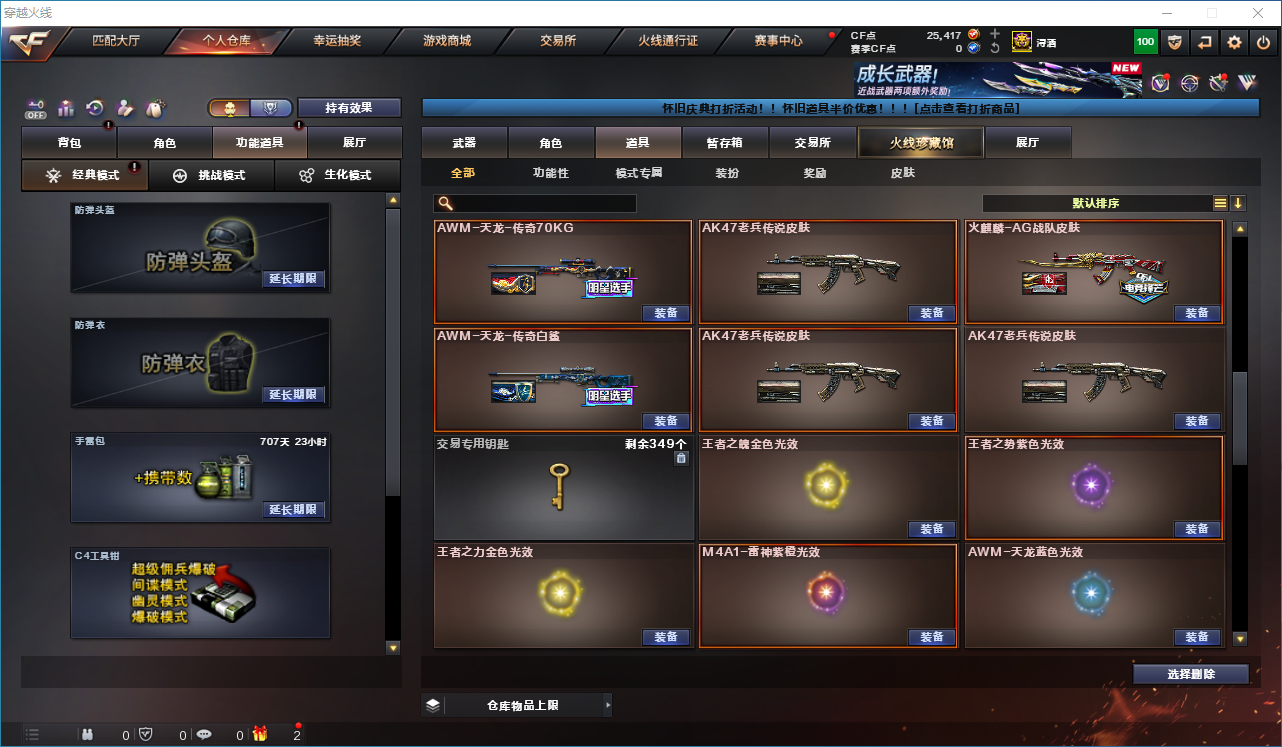Screen dimensions: 1282x747
Task: Extend the 防弹头盔 helmet duration
Action: (x=293, y=279)
